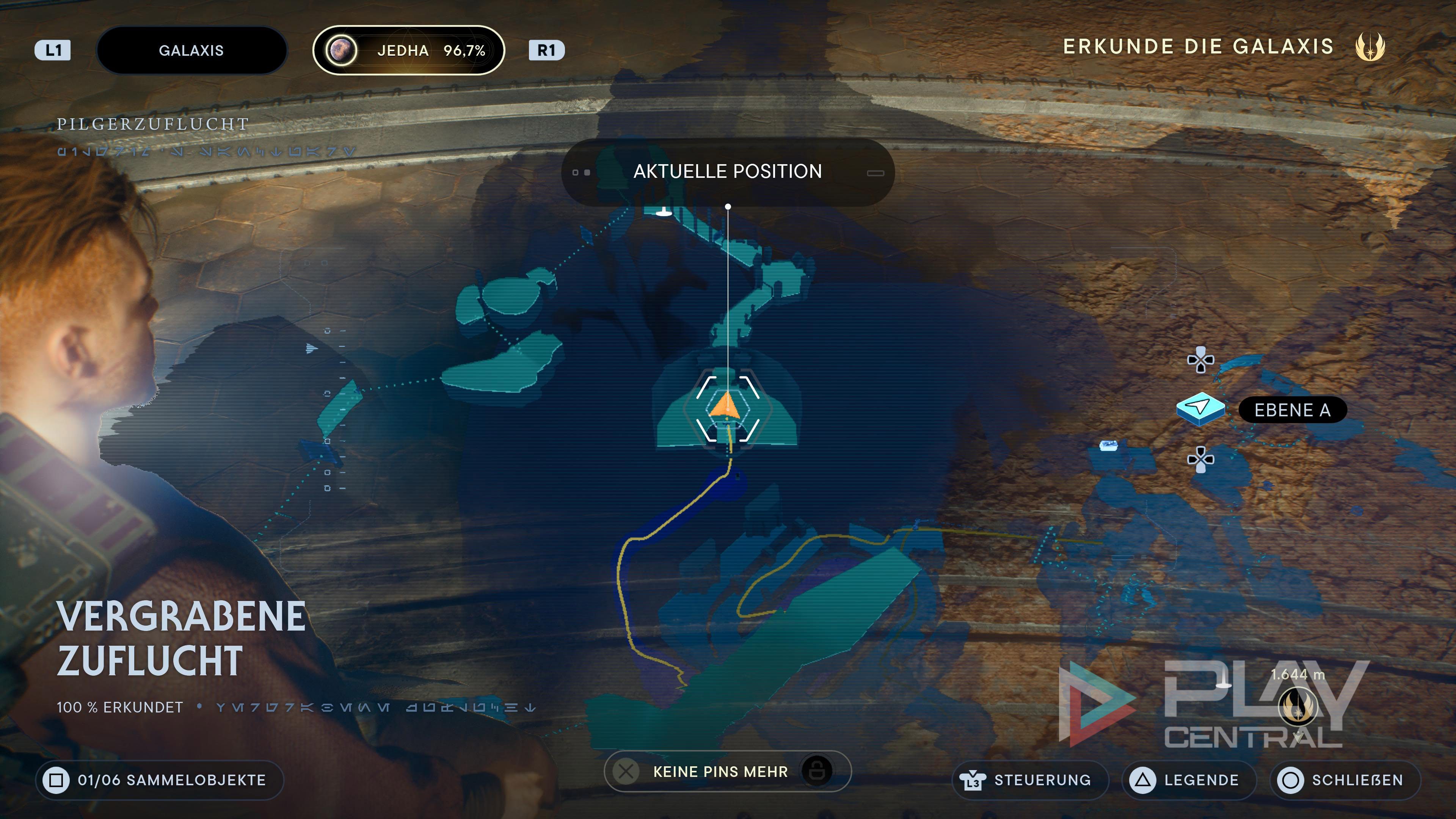
Task: Move down one map level
Action: click(x=1200, y=459)
